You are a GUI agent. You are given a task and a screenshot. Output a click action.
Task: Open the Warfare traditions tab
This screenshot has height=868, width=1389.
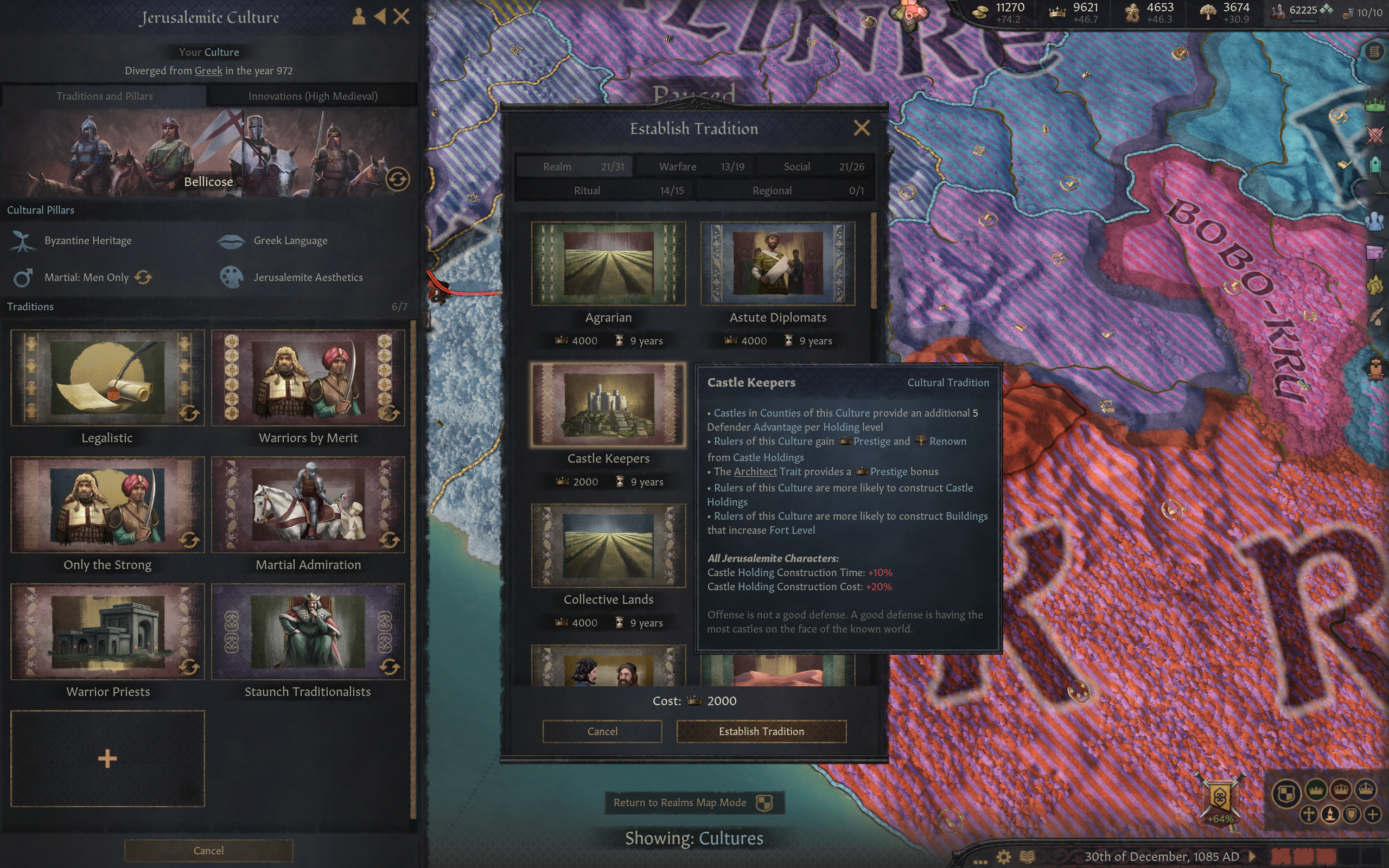[x=695, y=167]
